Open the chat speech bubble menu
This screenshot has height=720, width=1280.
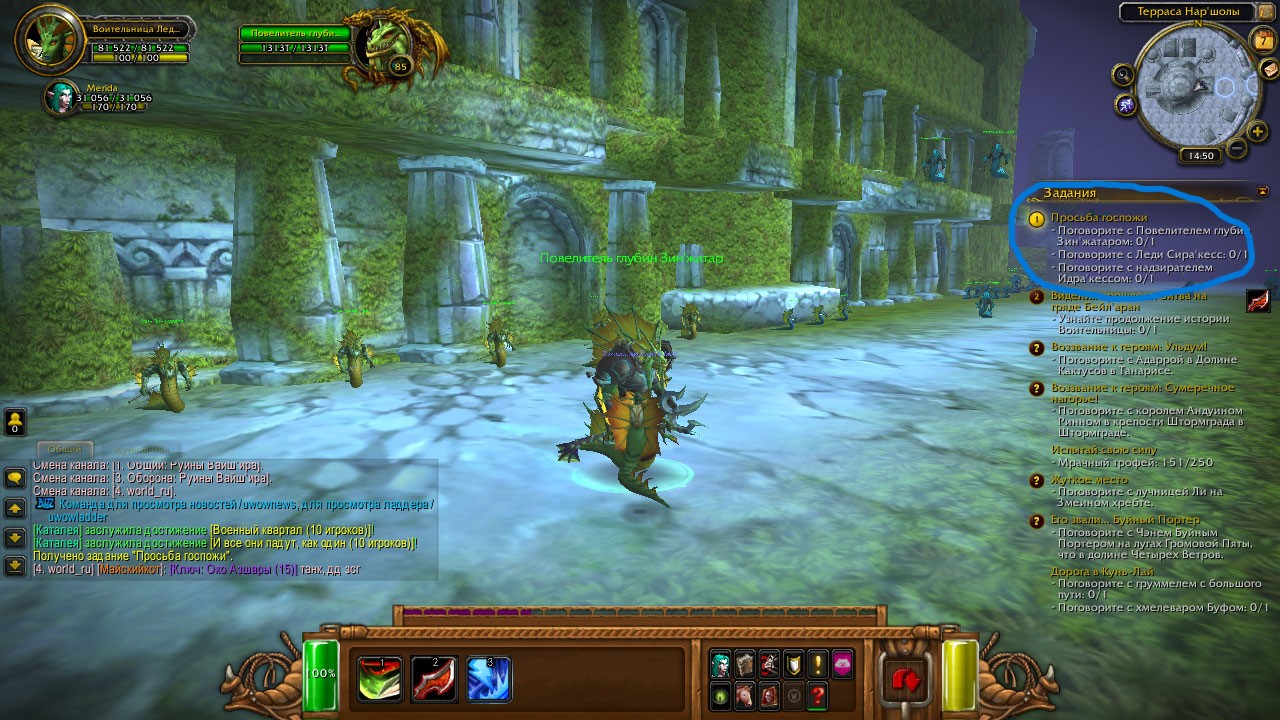click(15, 478)
